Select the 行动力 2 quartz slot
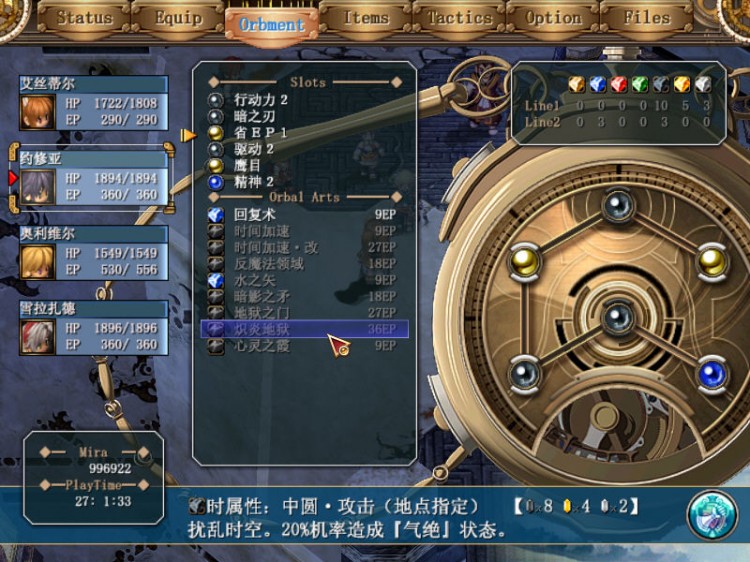The width and height of the screenshot is (750, 562). coord(261,100)
